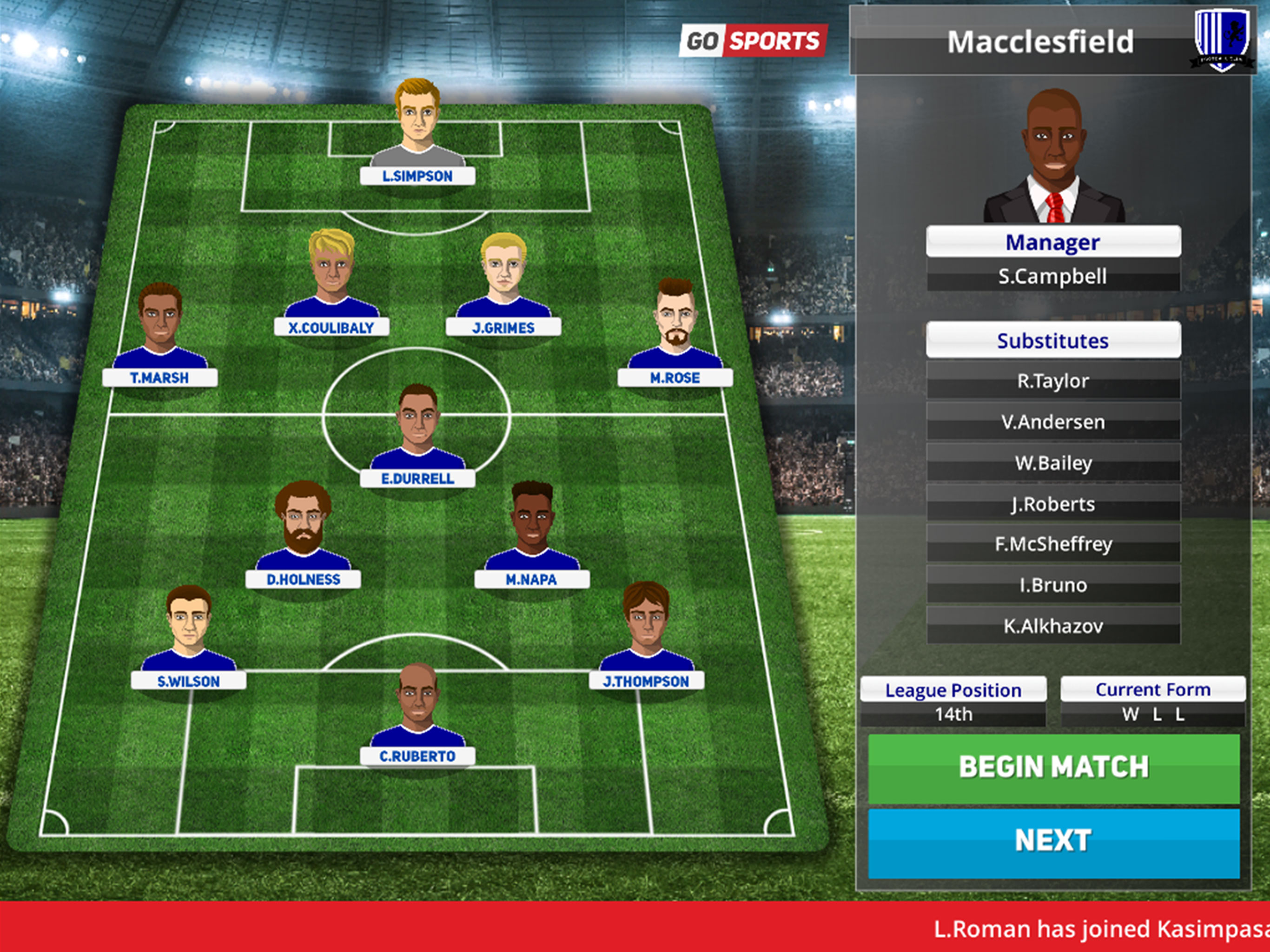Pick substitute K.Alkhazov from the bench

(1053, 626)
